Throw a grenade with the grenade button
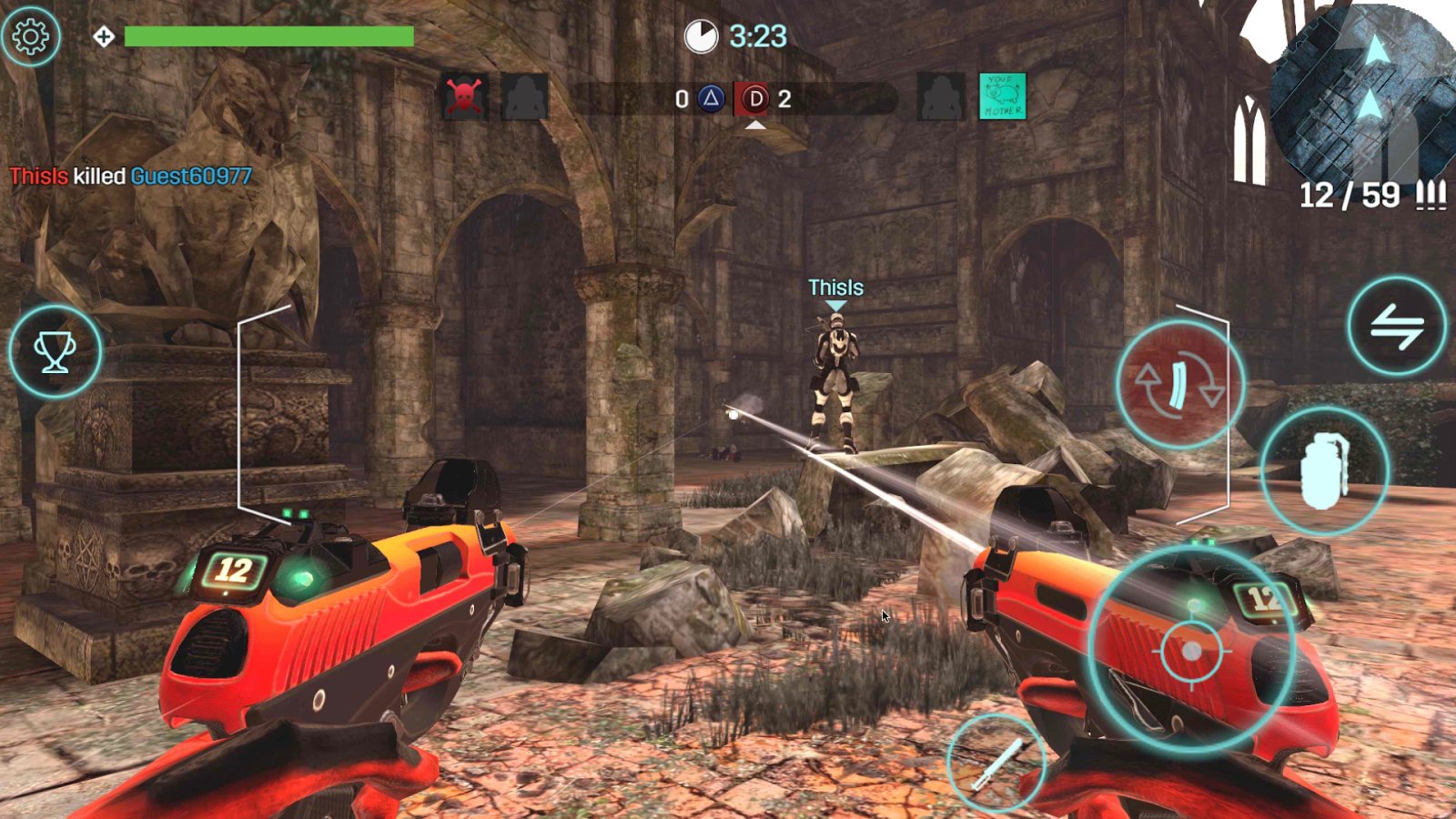The width and height of the screenshot is (1456, 819). click(x=1325, y=470)
